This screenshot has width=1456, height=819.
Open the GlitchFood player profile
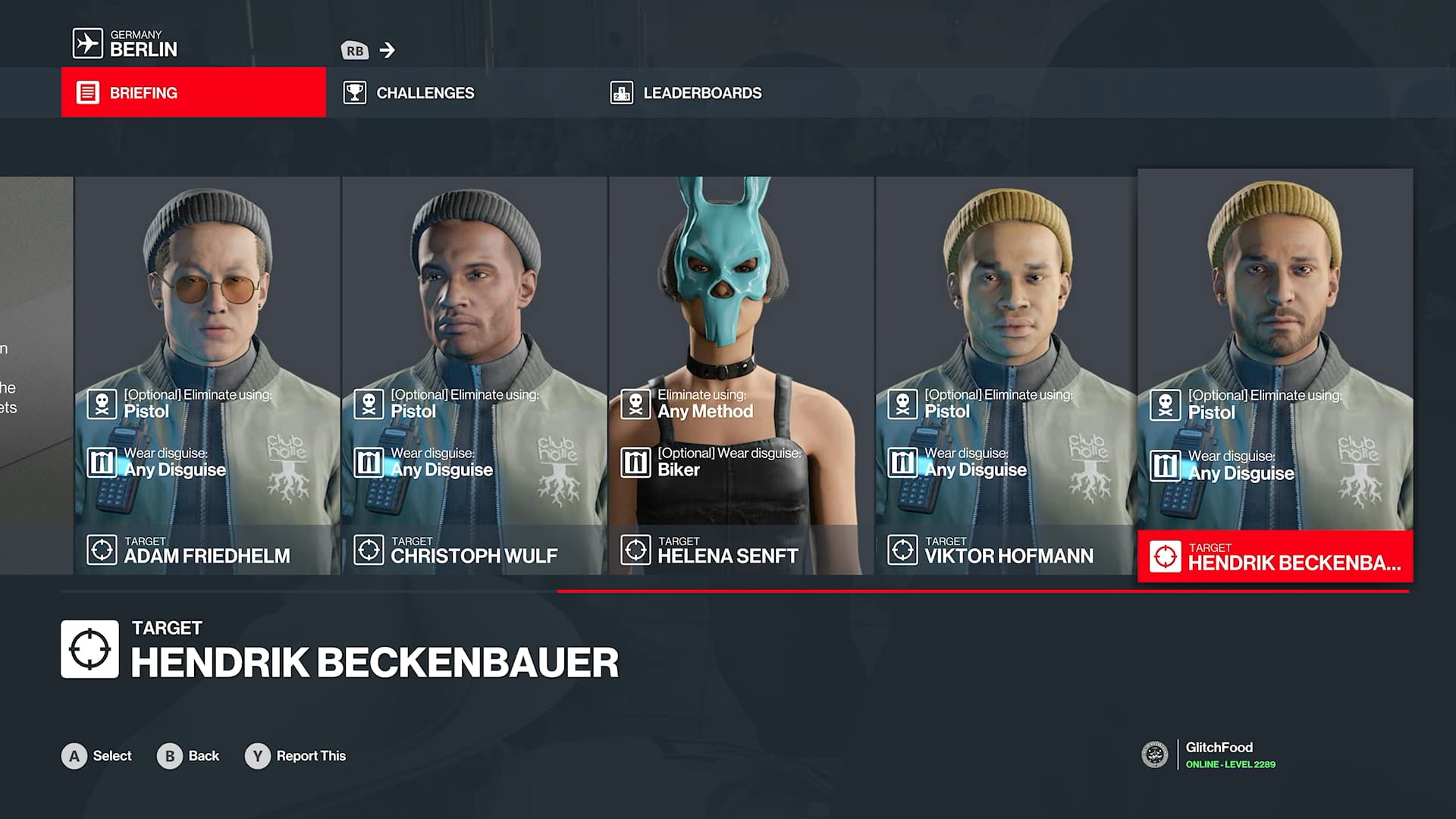pos(1219,755)
